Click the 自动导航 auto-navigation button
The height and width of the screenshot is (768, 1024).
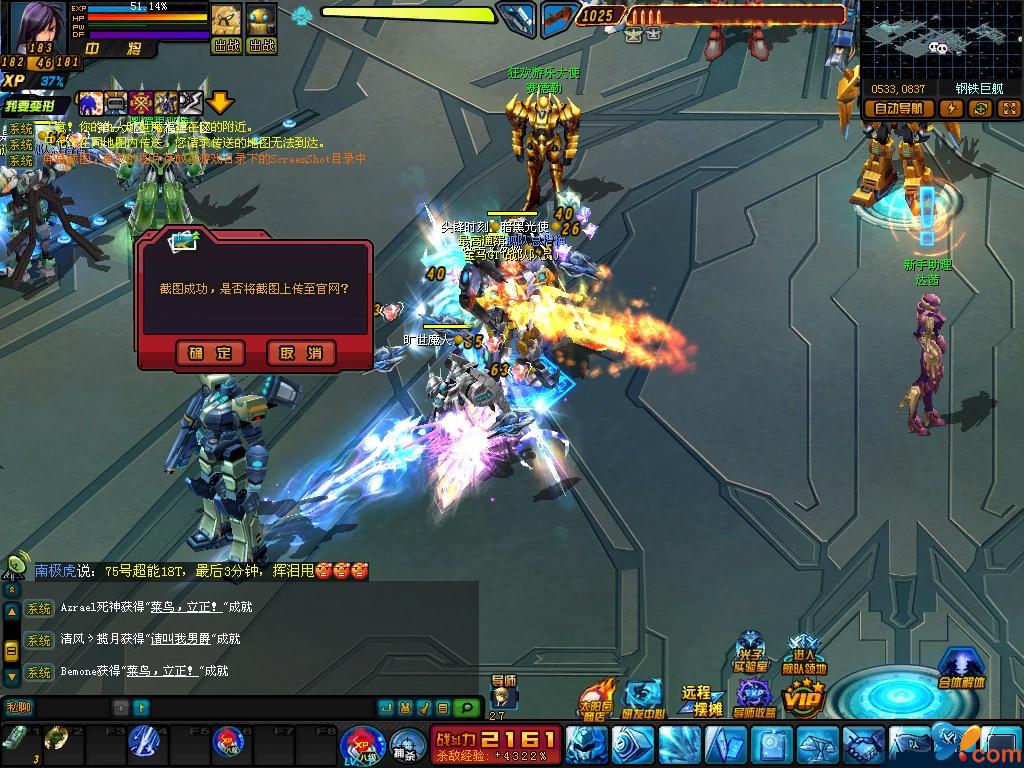click(901, 108)
